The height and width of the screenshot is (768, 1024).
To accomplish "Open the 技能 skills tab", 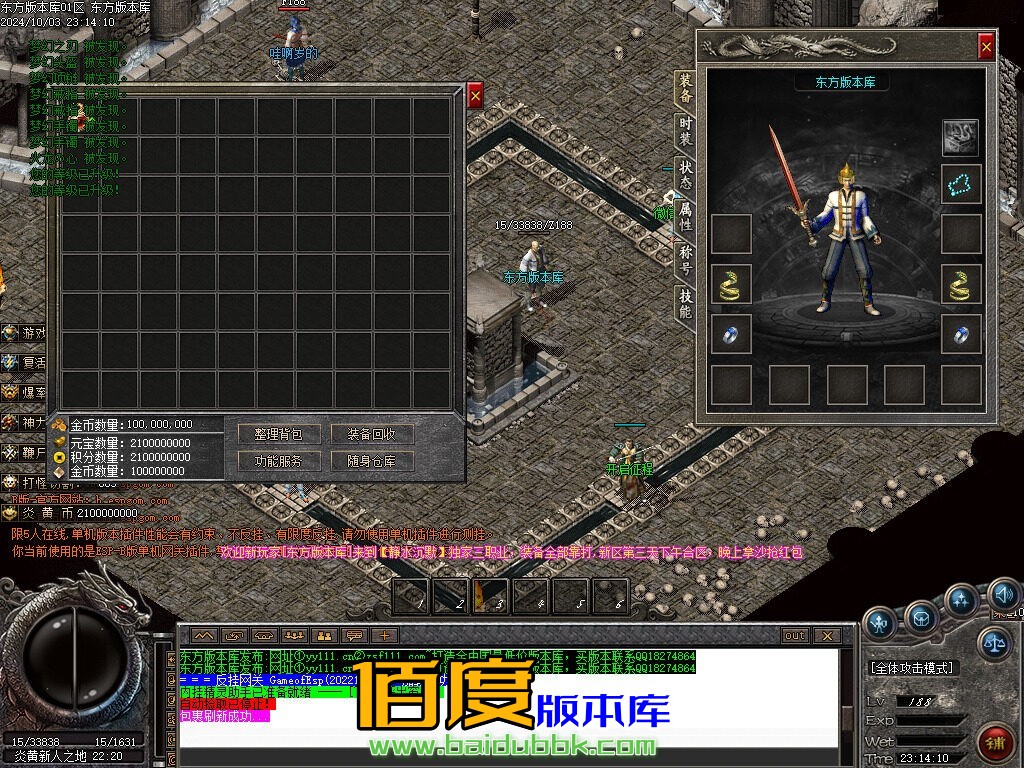I will (x=685, y=303).
